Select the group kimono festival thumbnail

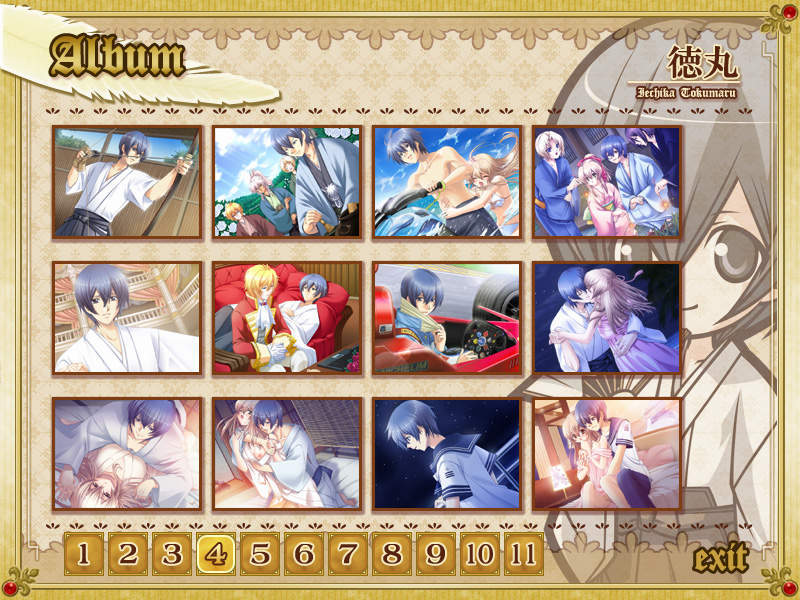pos(607,182)
